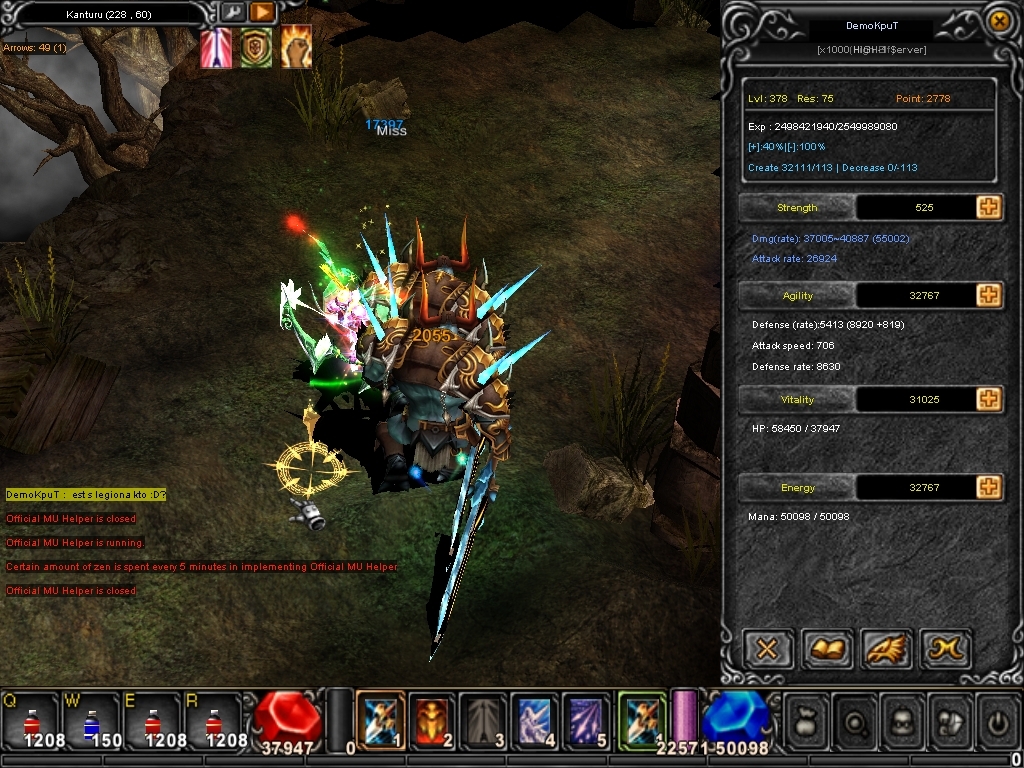Add a point to Strength

(988, 207)
